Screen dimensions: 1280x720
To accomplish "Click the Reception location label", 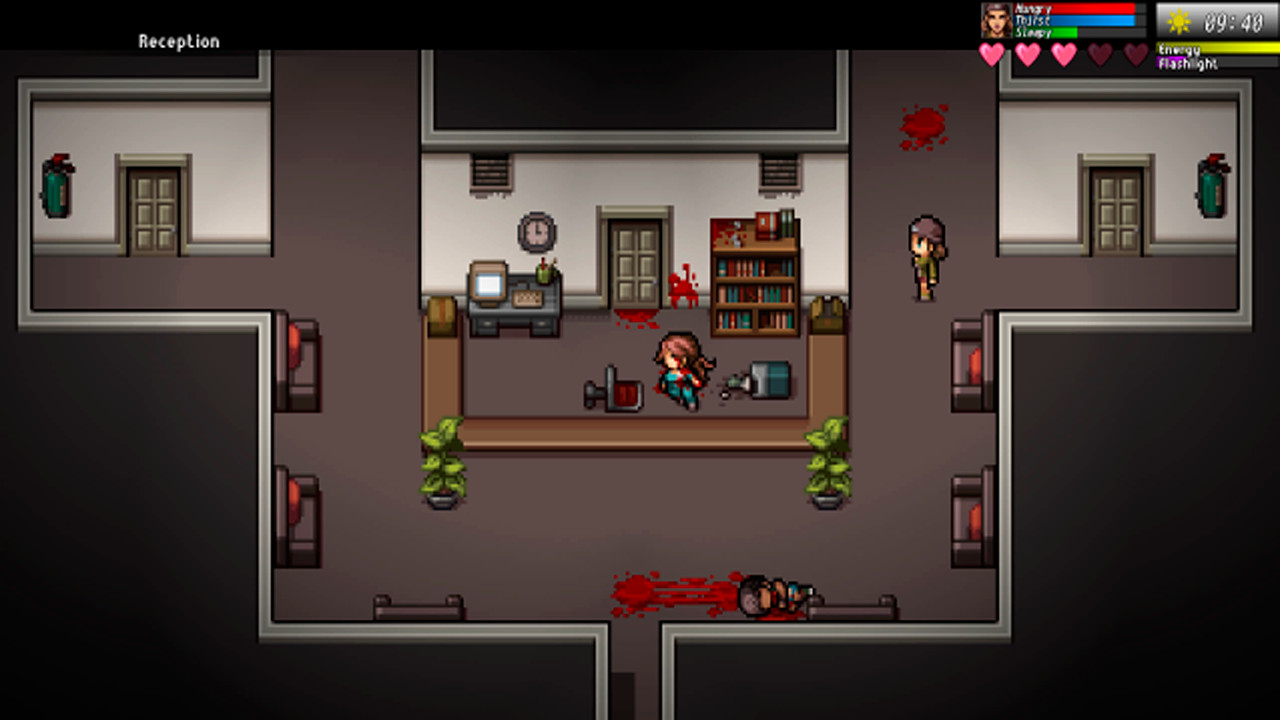I will (178, 41).
